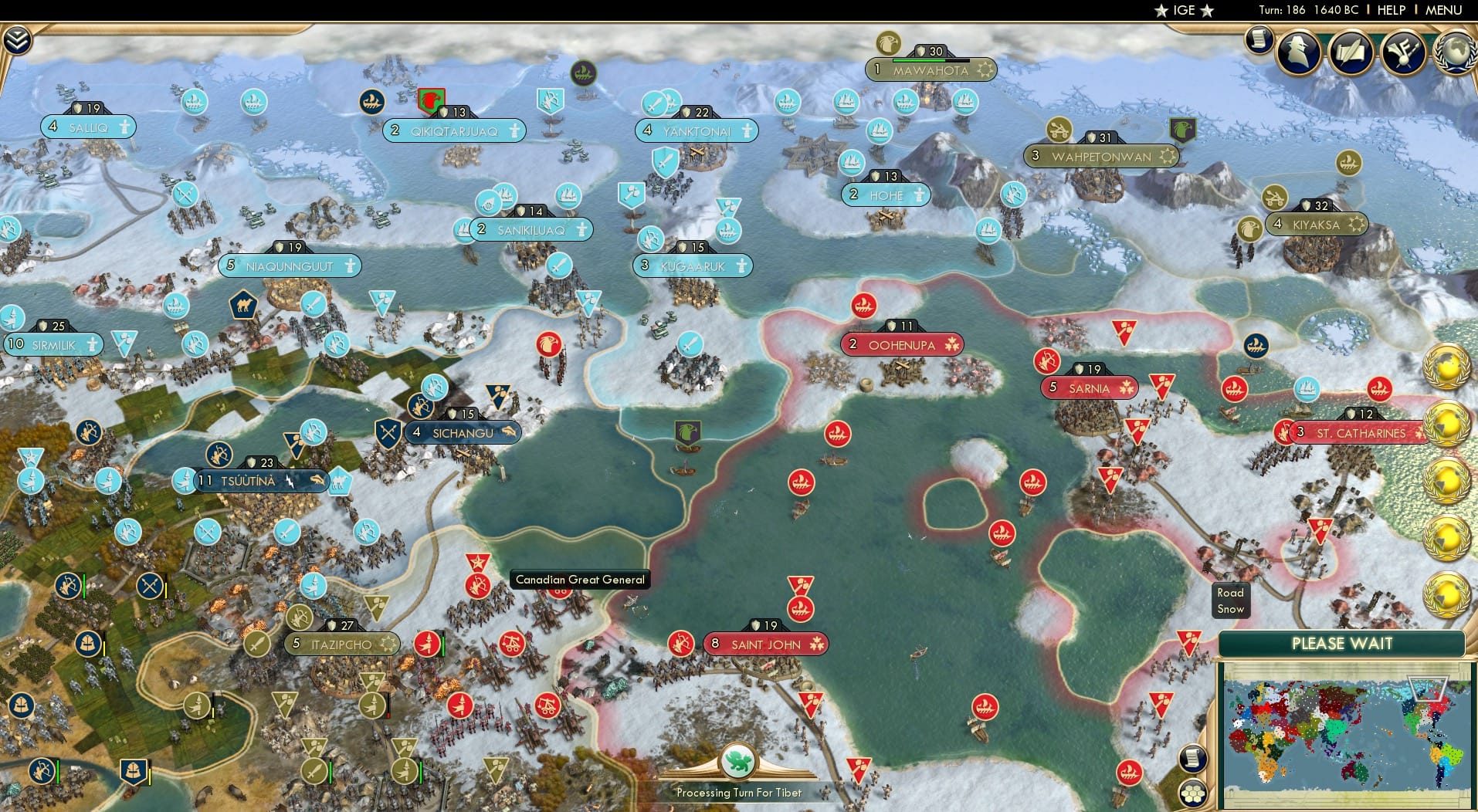Click the red eagle city-state icon below Sichangu
1478x812 pixels.
[x=548, y=344]
